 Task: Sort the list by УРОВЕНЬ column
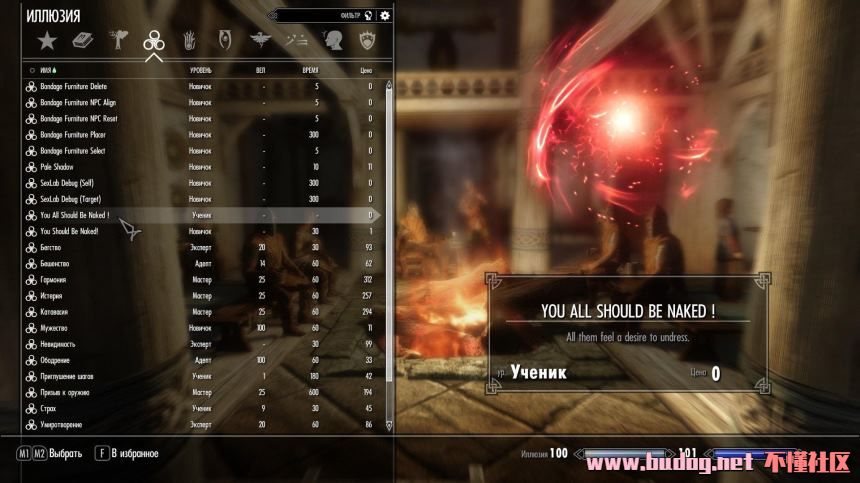201,70
